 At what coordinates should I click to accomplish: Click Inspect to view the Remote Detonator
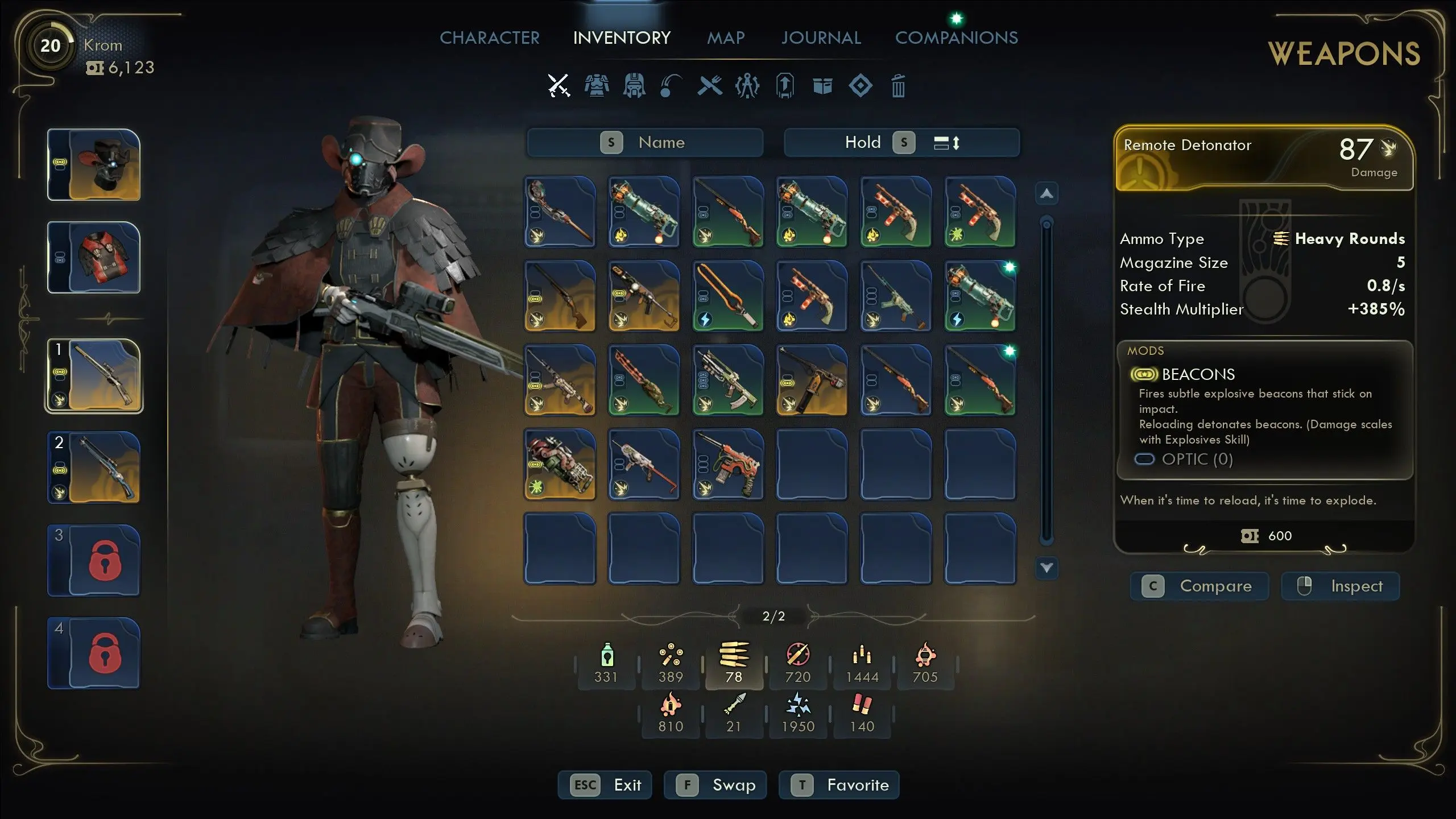[x=1341, y=586]
